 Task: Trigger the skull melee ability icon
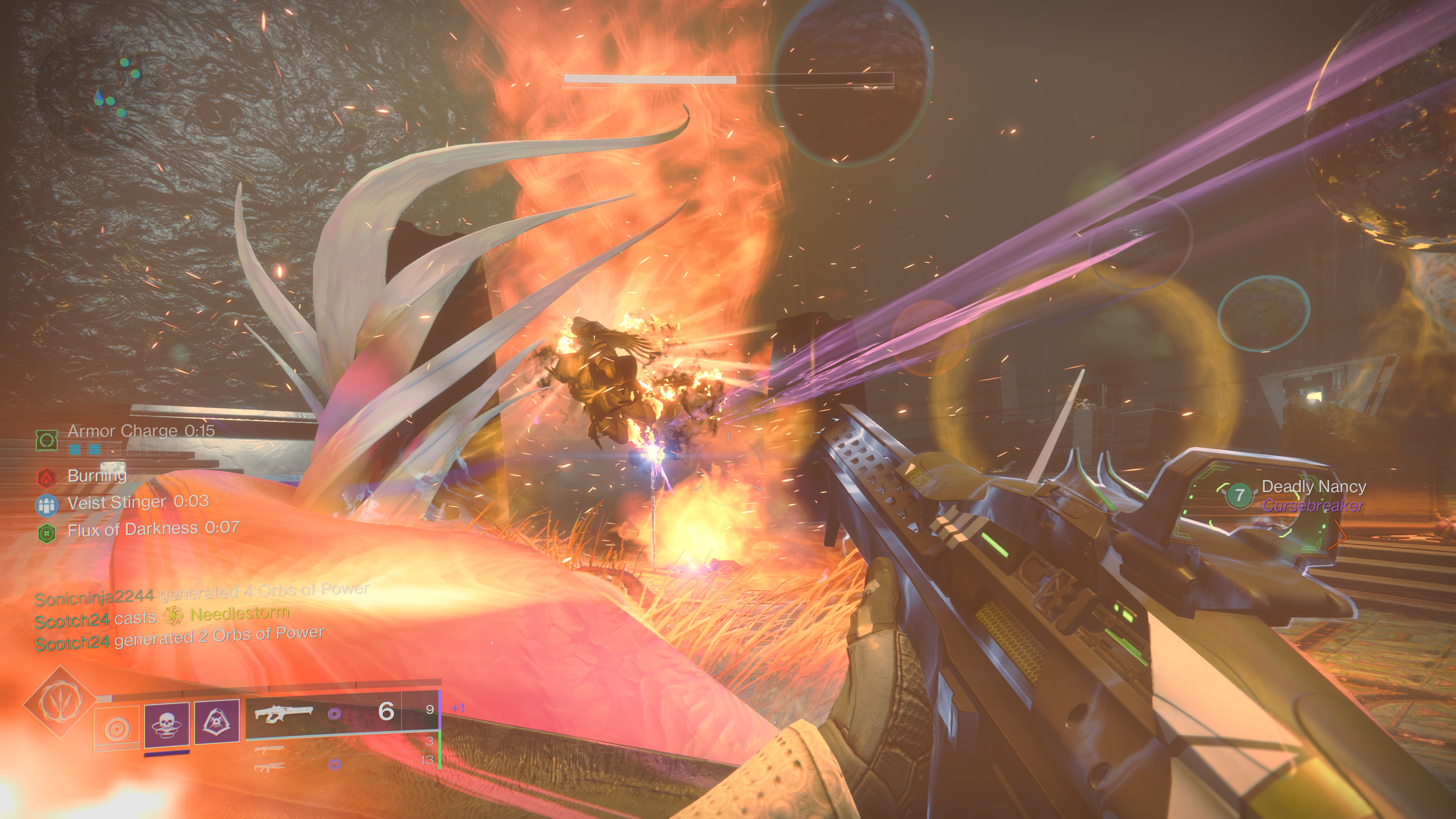point(167,724)
